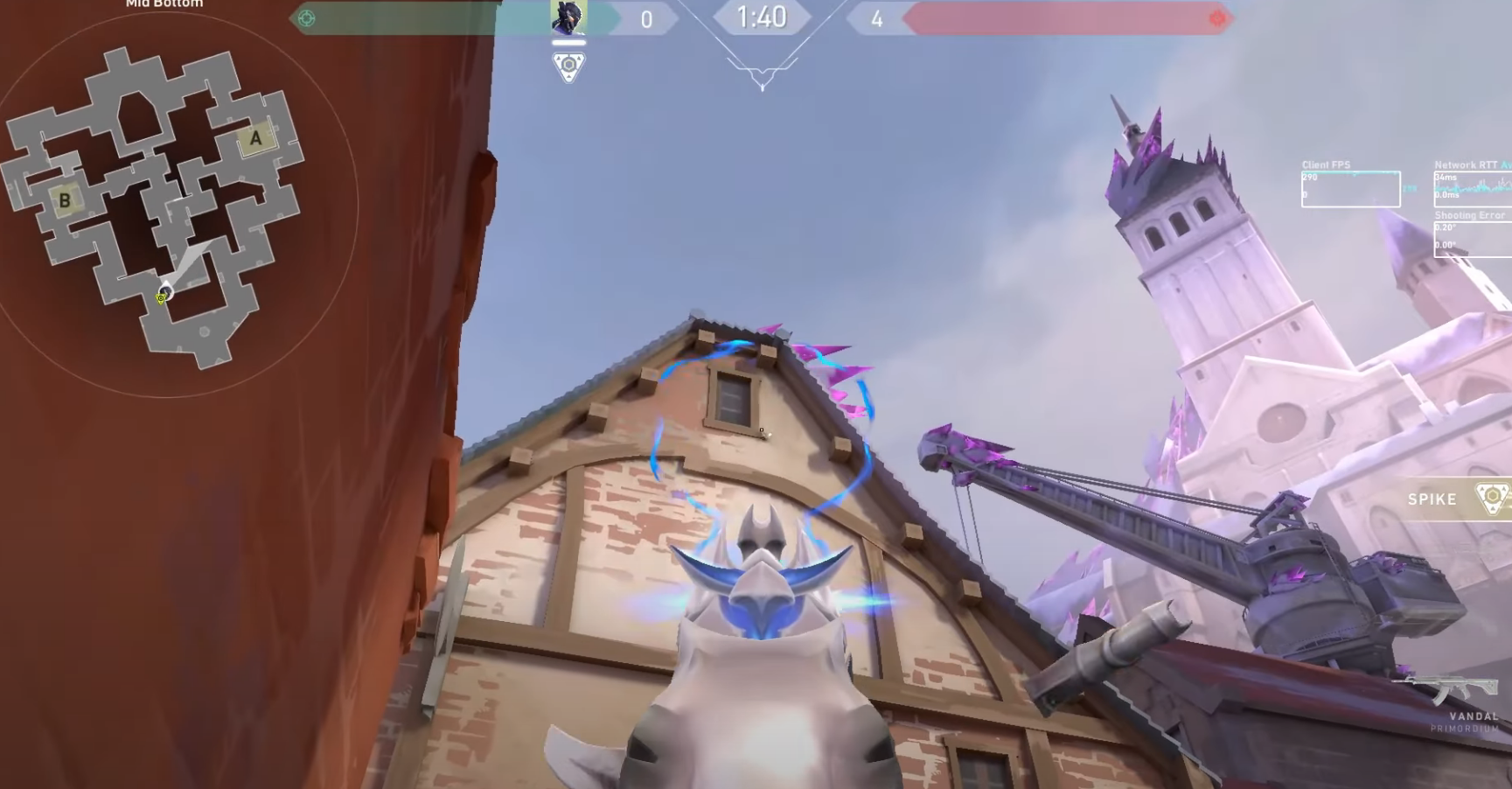
Task: Click the Client FPS graph panel
Action: pyautogui.click(x=1353, y=188)
